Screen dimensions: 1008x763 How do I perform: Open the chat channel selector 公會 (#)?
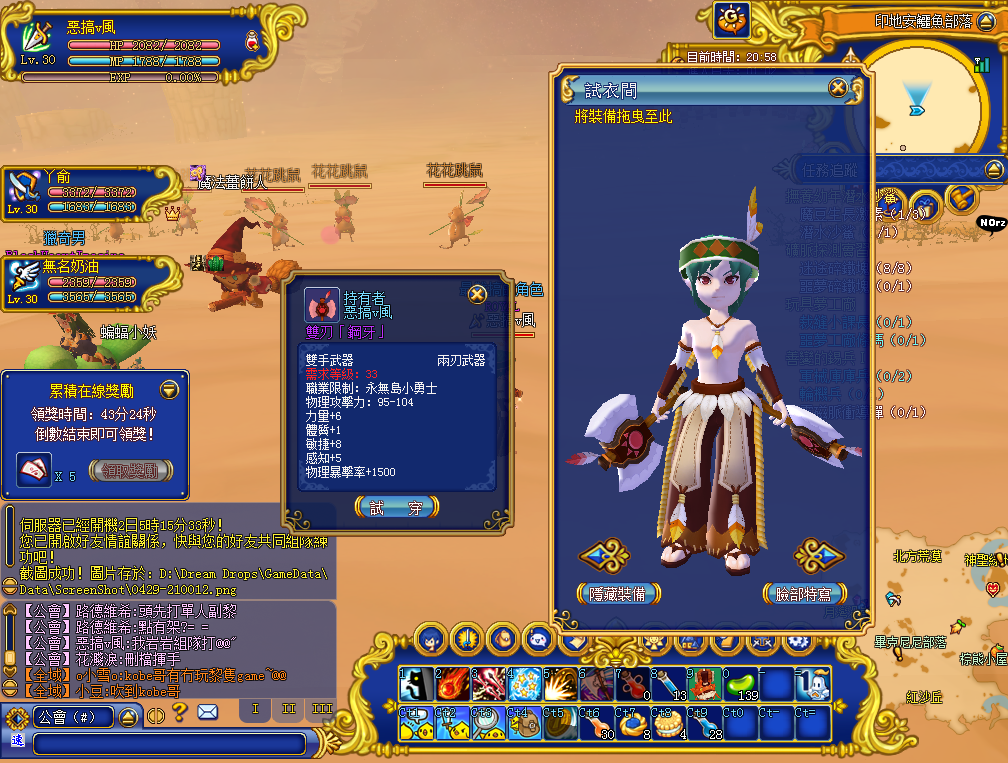[74, 716]
